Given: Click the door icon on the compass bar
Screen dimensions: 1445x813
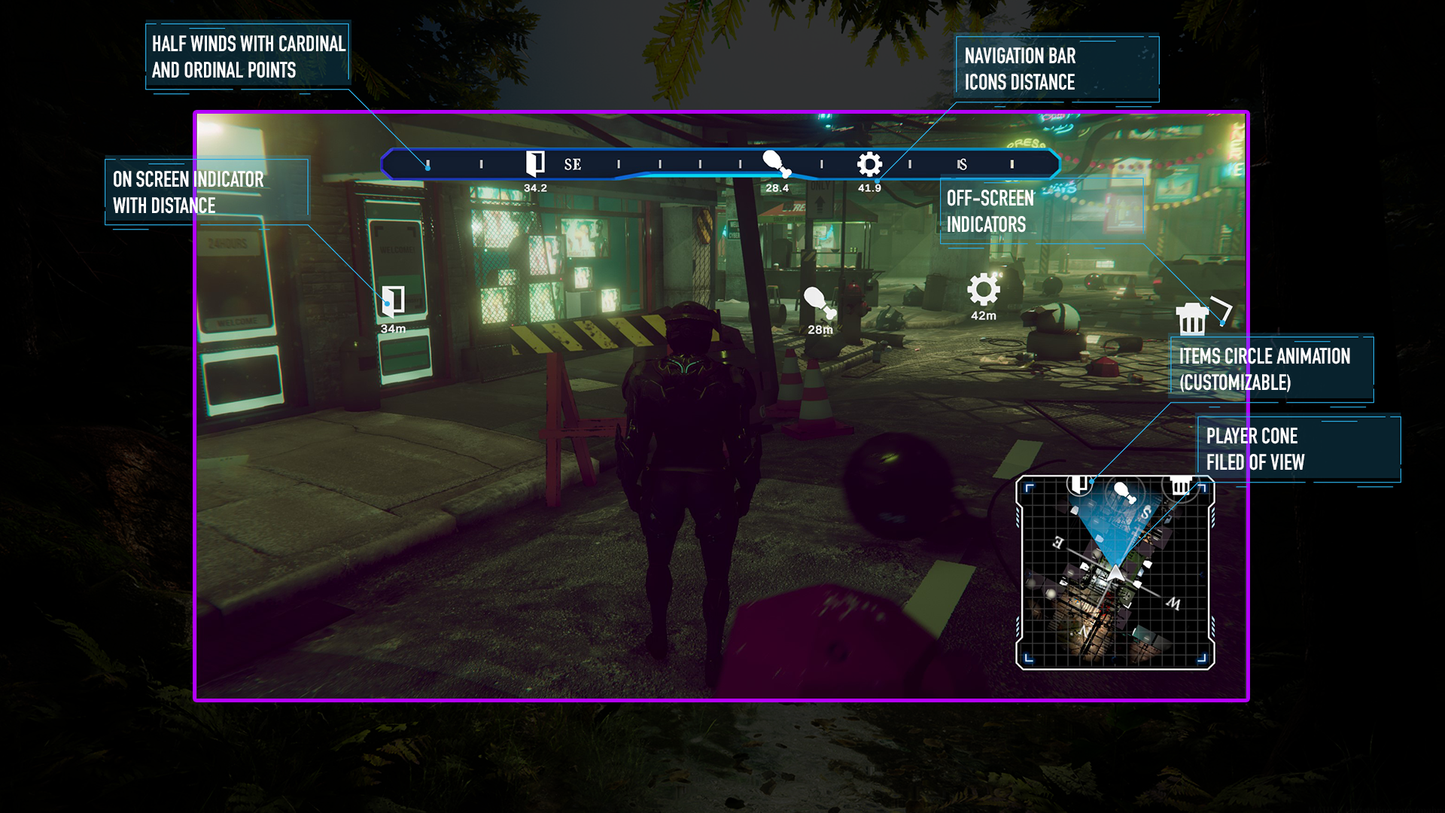Looking at the screenshot, I should click(535, 163).
